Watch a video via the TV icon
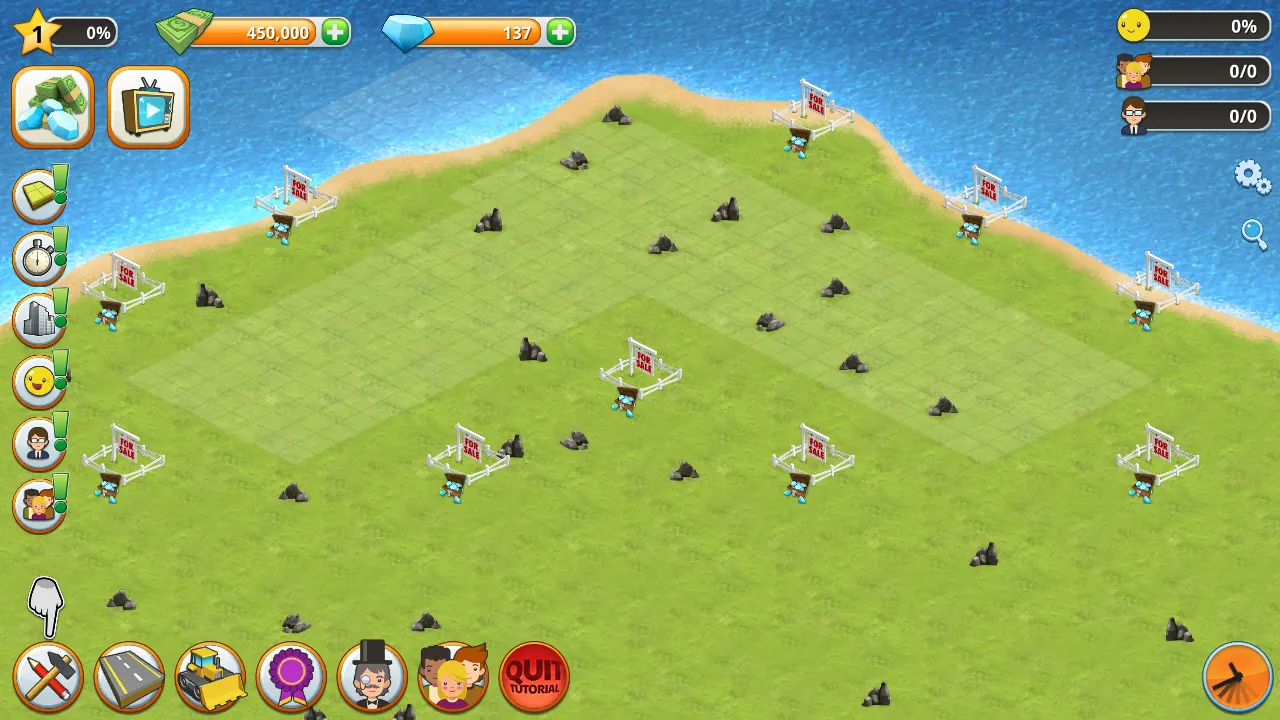Viewport: 1280px width, 720px height. click(147, 106)
